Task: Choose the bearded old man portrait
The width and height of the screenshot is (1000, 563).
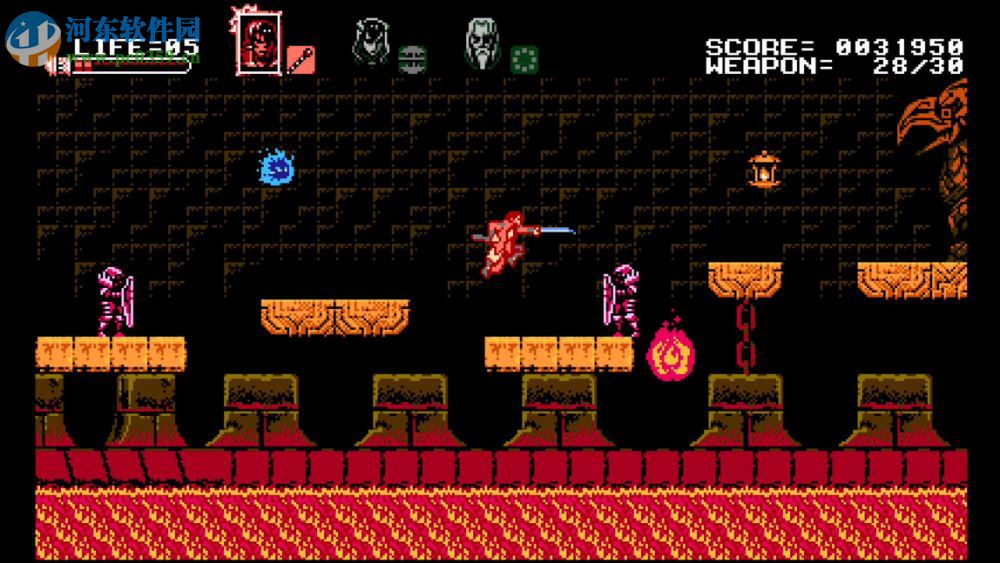Action: [x=482, y=44]
